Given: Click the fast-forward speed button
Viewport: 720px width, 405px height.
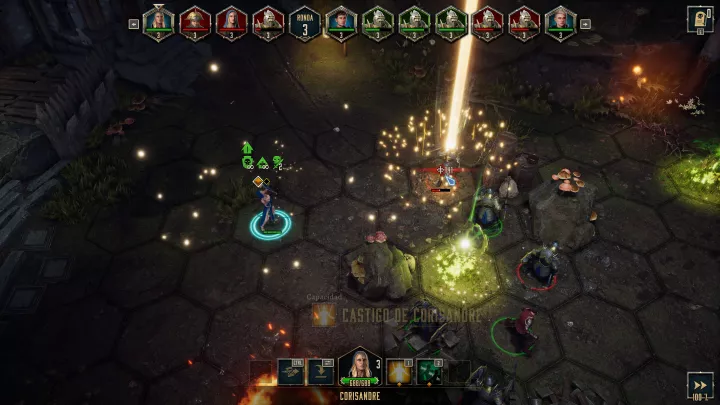Looking at the screenshot, I should tap(700, 386).
